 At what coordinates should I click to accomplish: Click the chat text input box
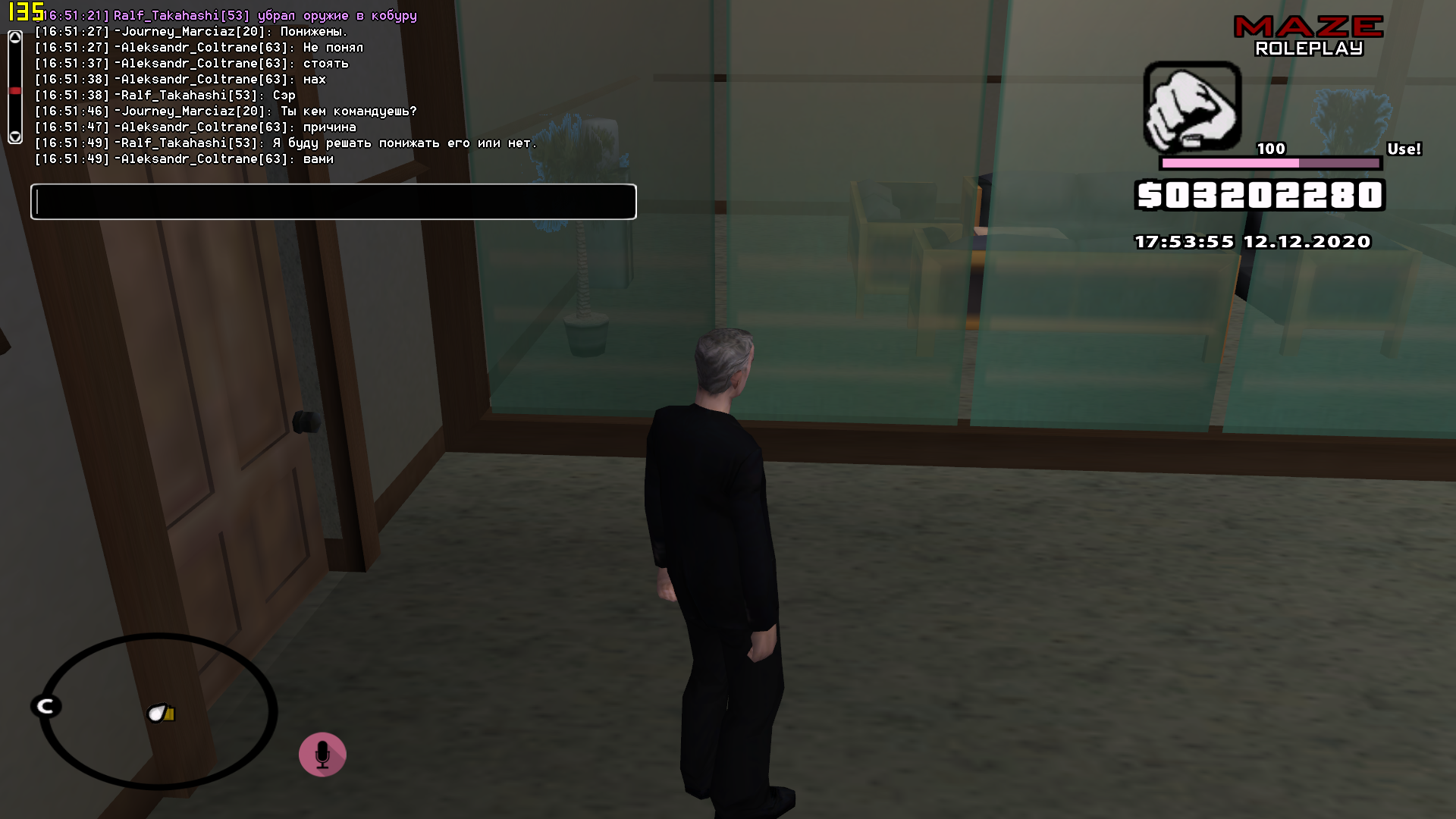[x=333, y=202]
